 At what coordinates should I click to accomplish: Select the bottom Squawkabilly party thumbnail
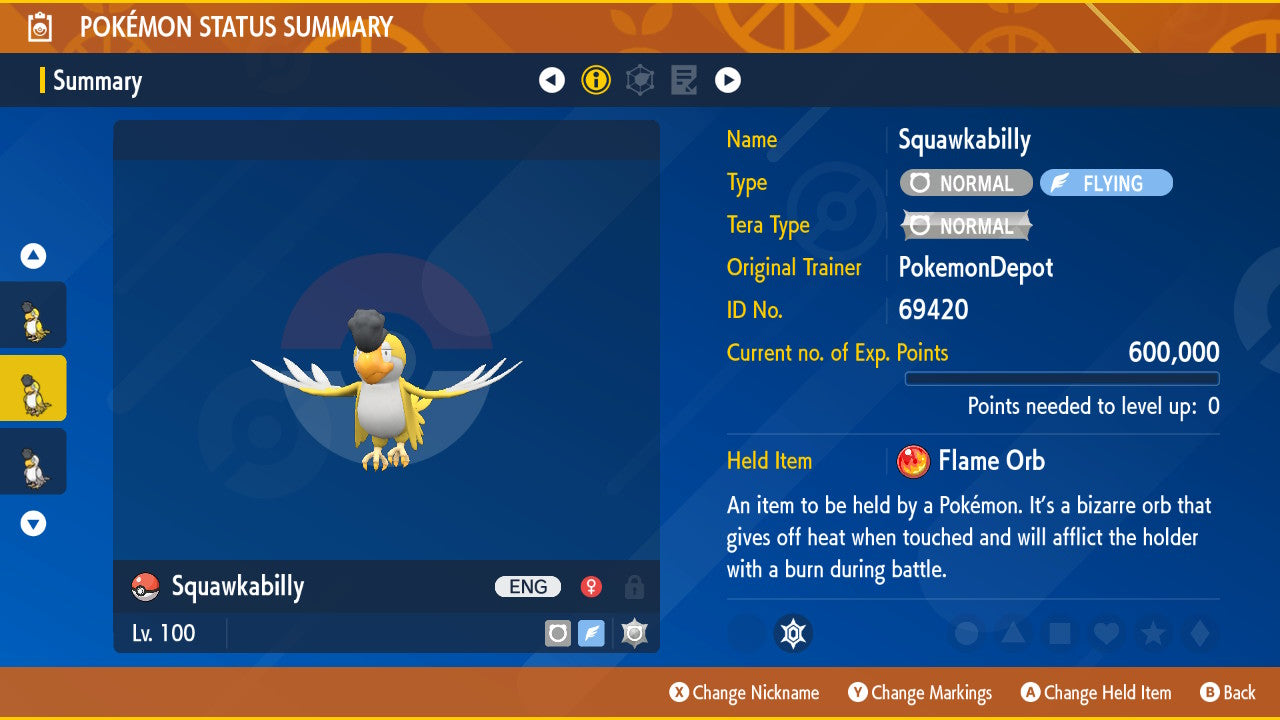pyautogui.click(x=34, y=461)
